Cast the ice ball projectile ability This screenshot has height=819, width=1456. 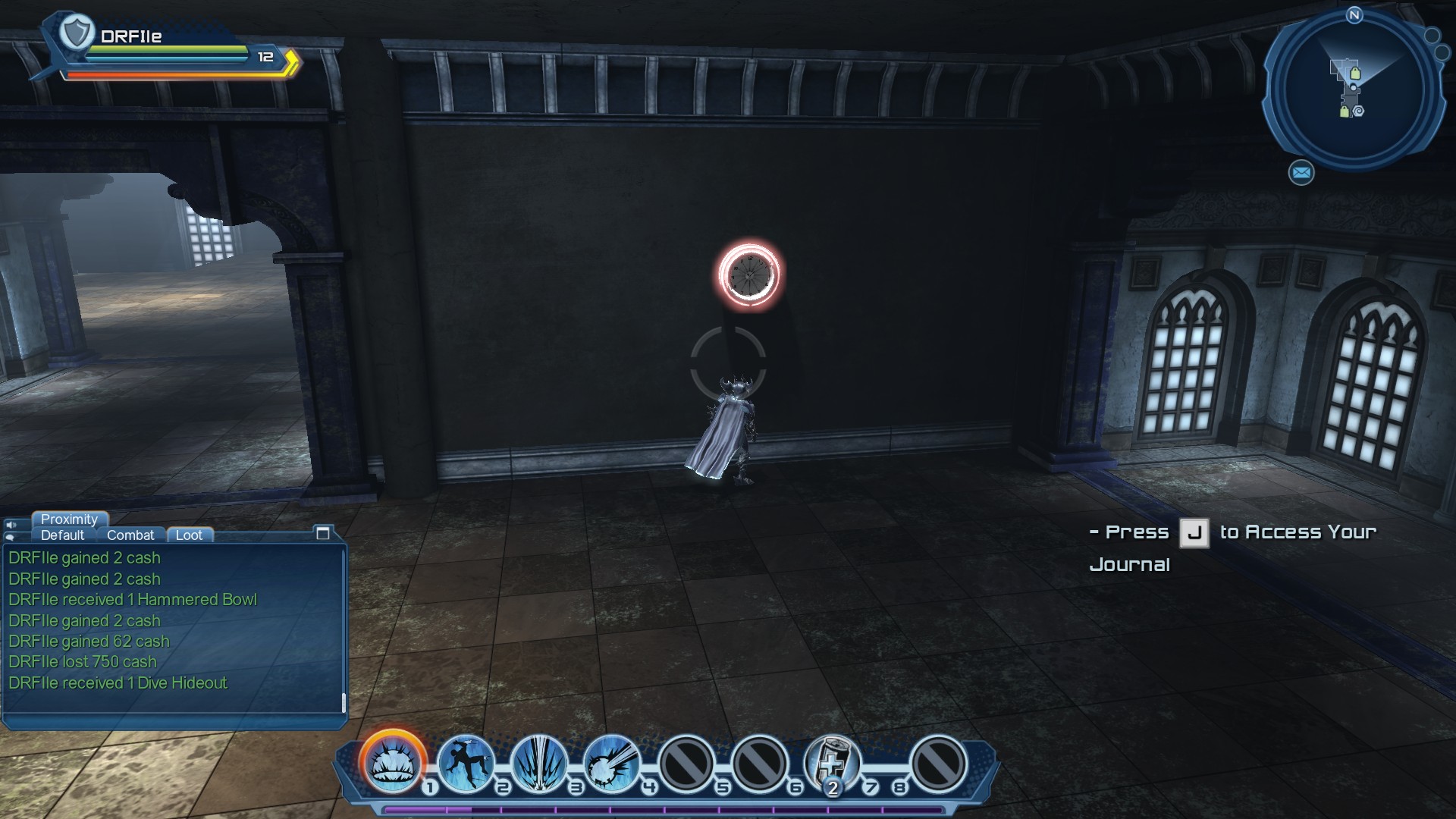612,762
